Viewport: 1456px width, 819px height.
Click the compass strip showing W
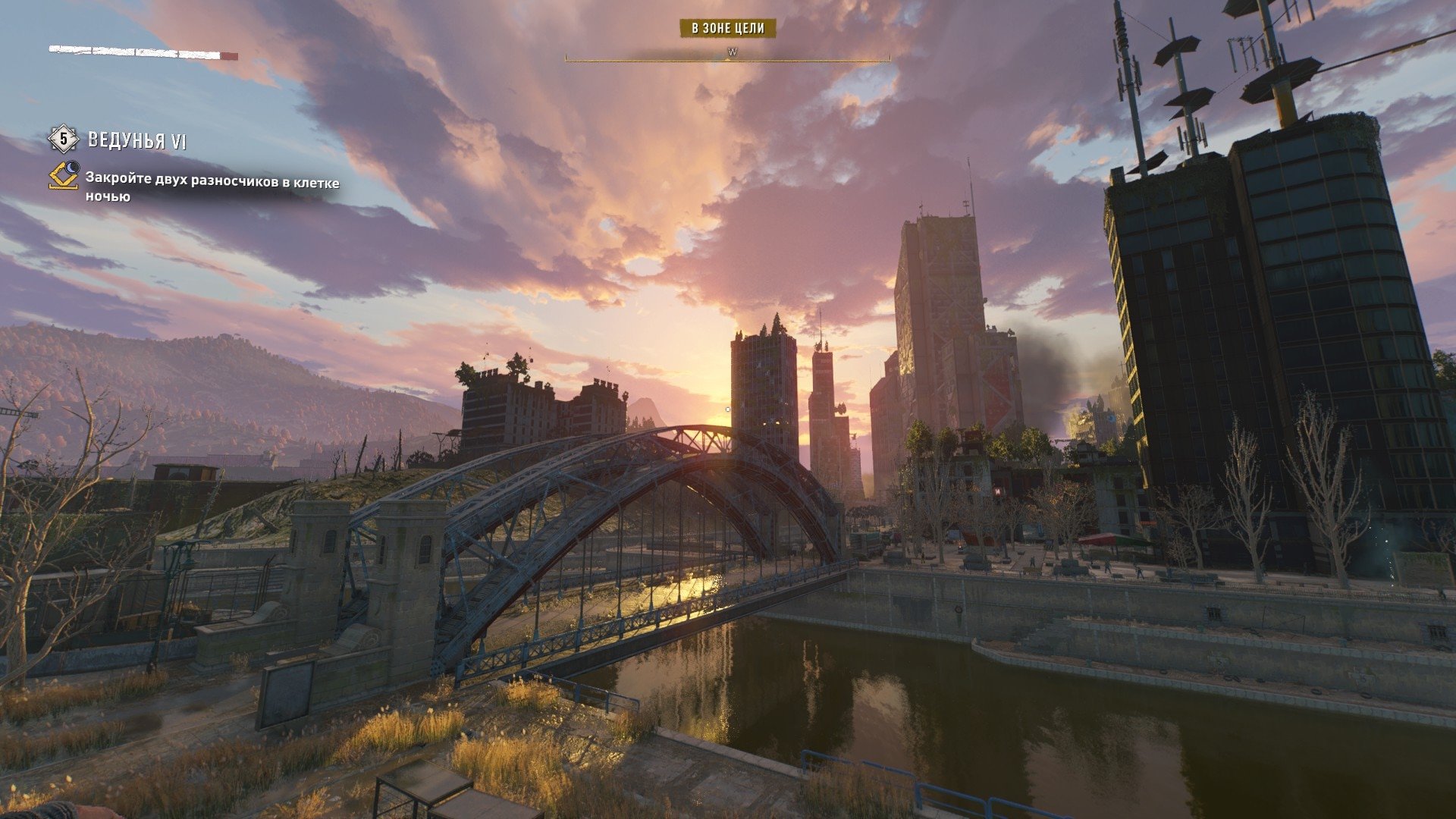(728, 54)
